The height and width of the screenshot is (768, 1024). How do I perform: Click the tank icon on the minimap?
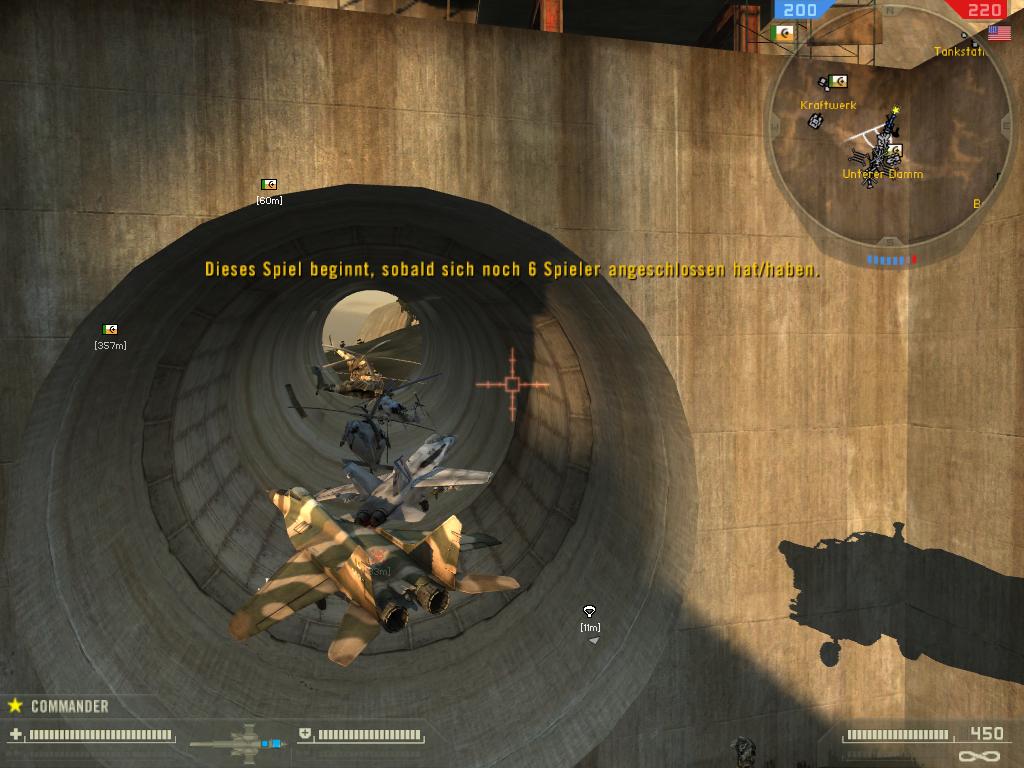(815, 121)
